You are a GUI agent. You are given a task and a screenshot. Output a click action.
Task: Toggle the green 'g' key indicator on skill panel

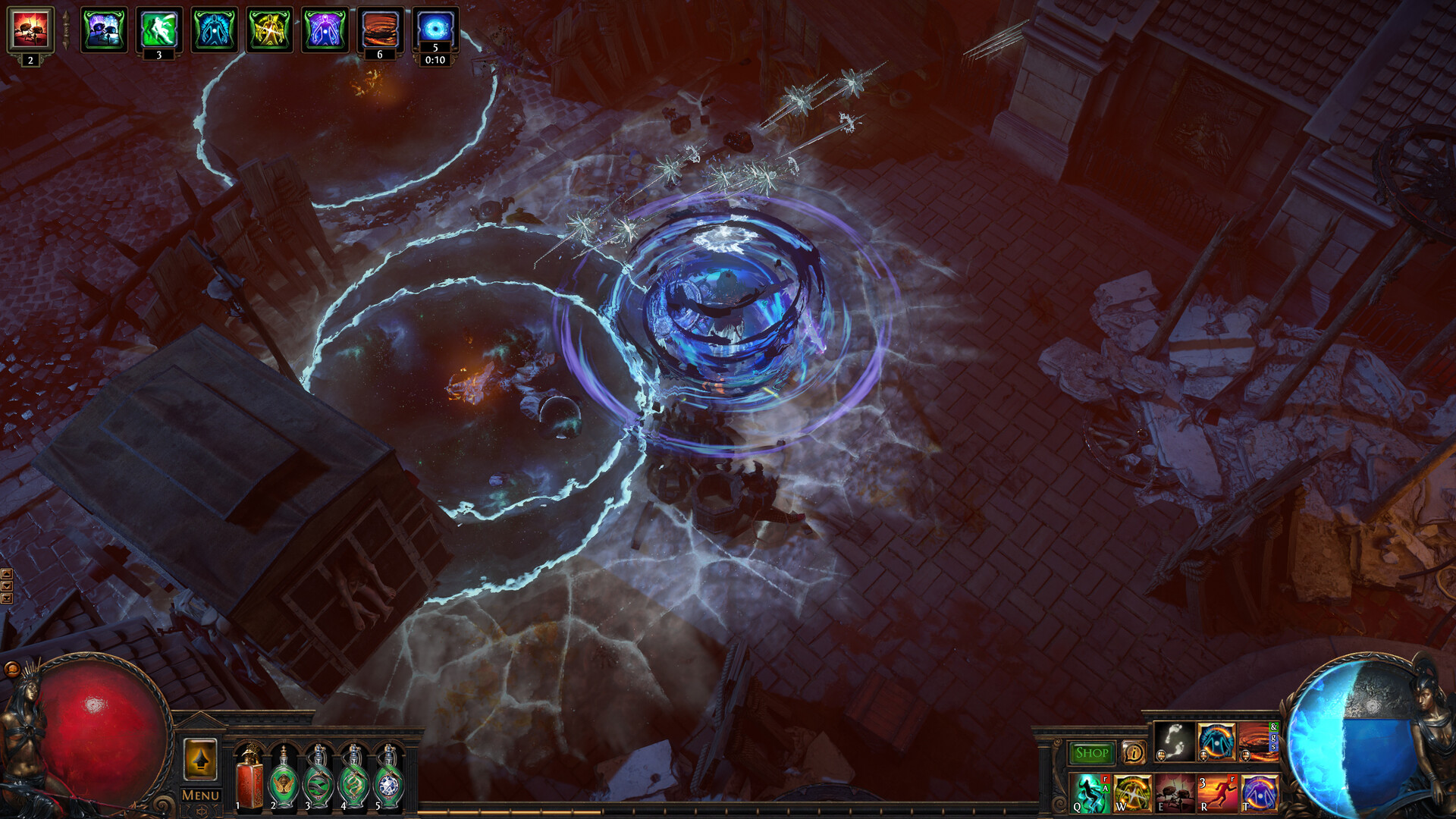click(1274, 738)
